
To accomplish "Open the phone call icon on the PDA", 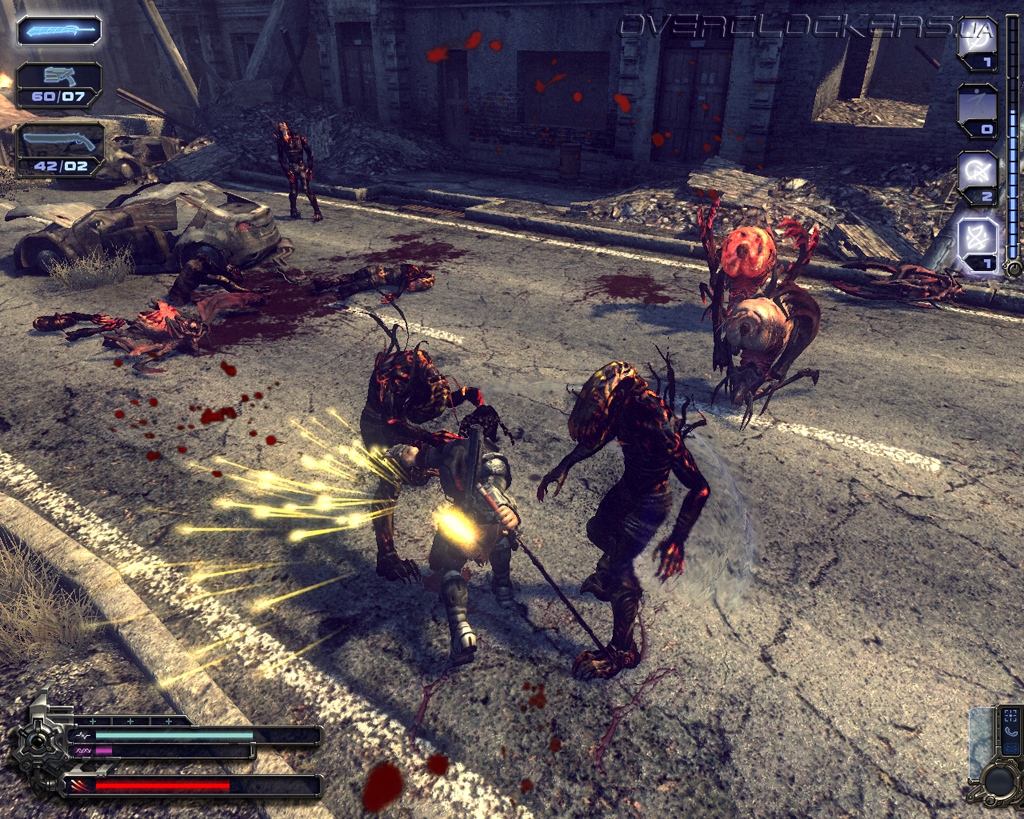I will point(1010,732).
